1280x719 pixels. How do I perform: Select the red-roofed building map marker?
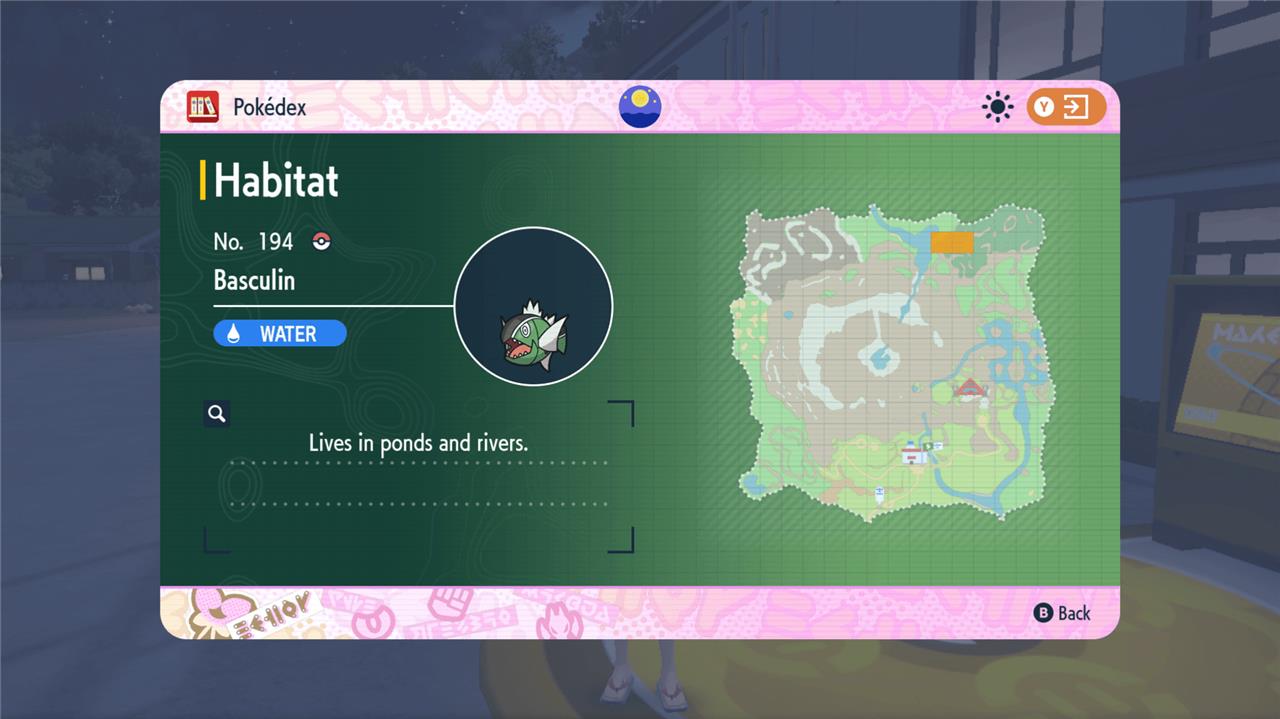click(x=969, y=388)
